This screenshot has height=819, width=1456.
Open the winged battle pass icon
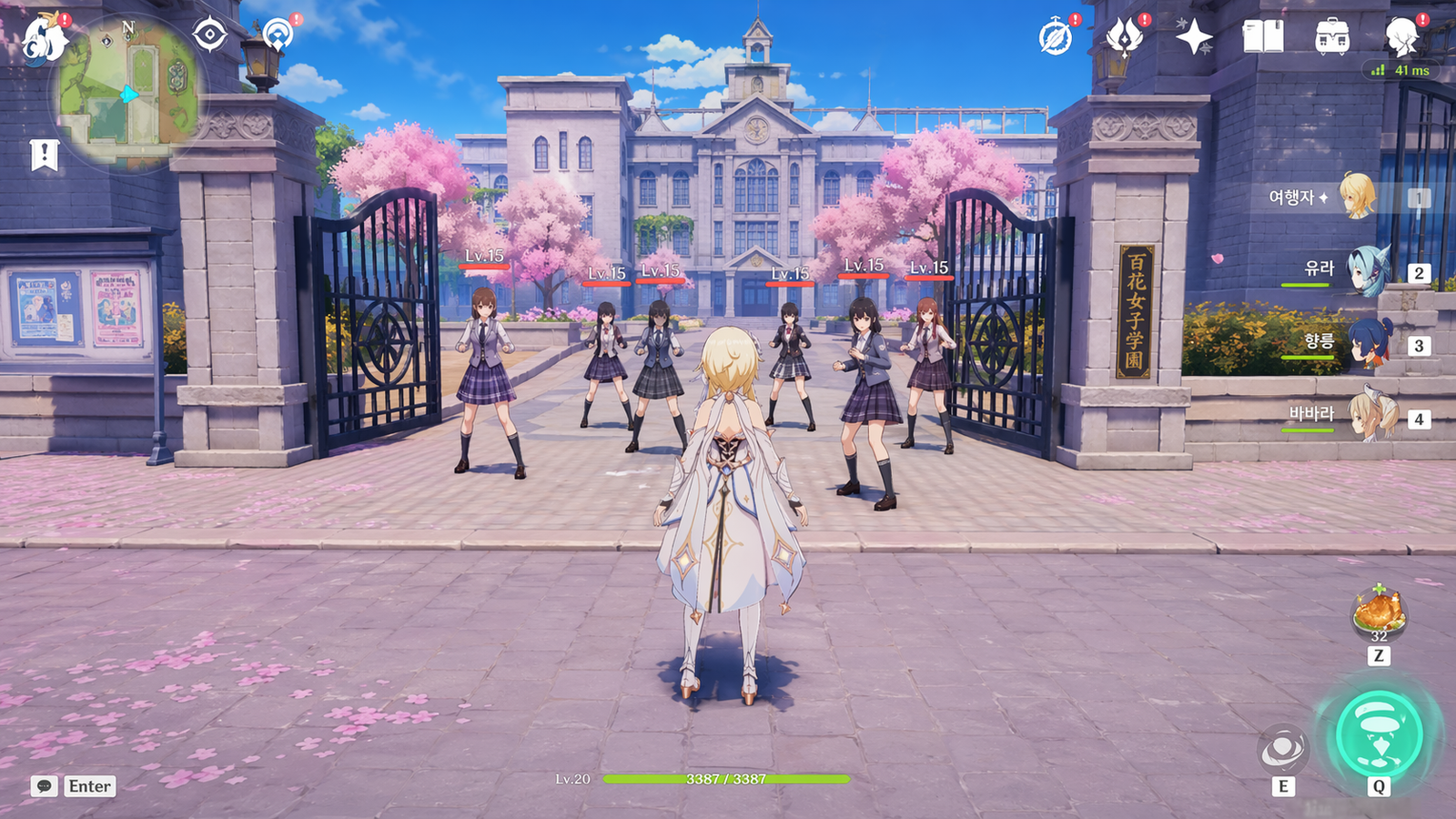1125,38
